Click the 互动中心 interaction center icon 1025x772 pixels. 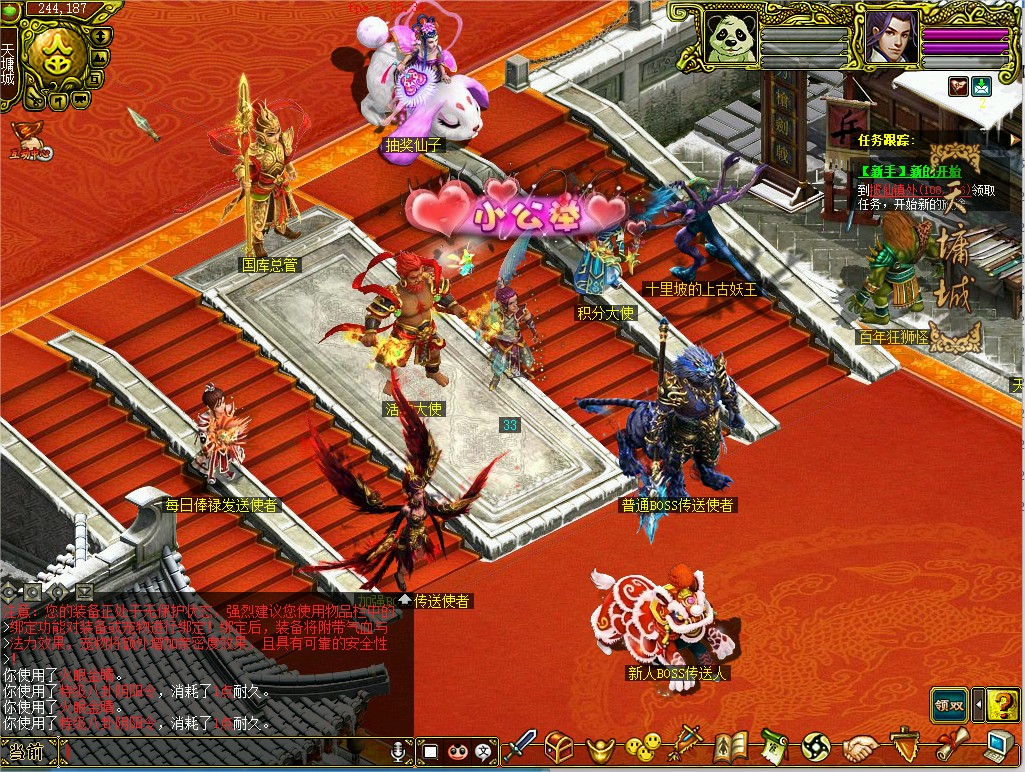(28, 140)
